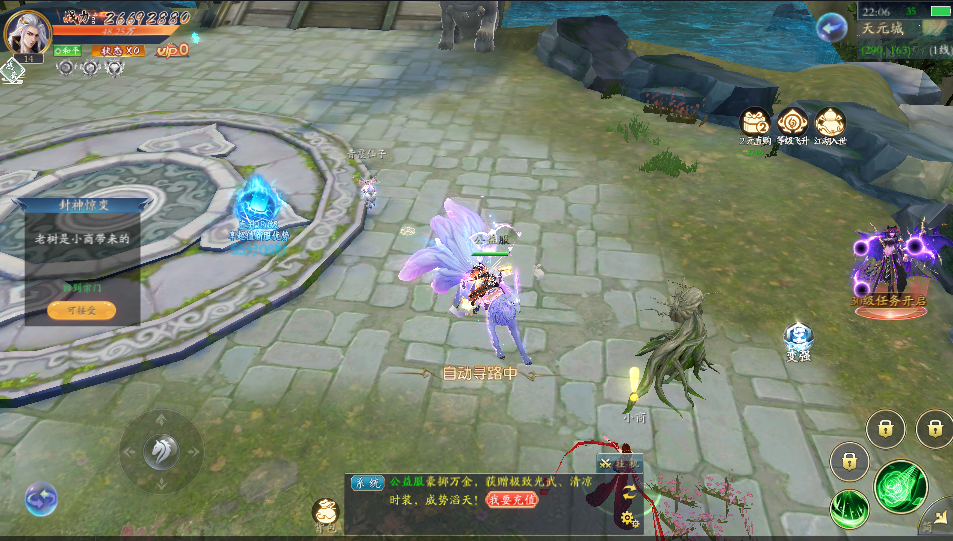Open the 变强 power-up icon

tap(798, 341)
